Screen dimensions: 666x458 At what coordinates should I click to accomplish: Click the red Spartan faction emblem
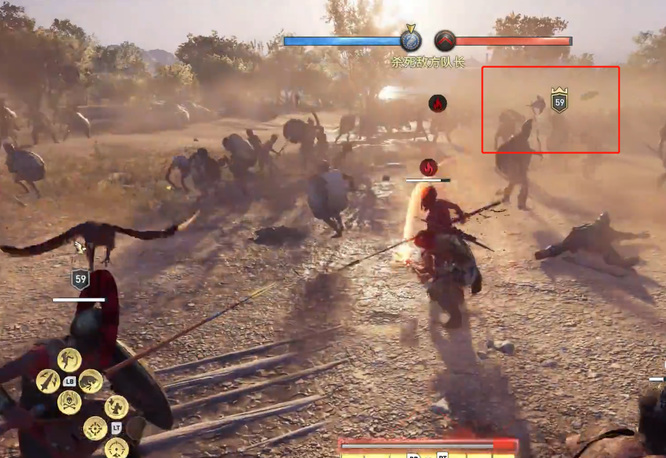point(445,40)
